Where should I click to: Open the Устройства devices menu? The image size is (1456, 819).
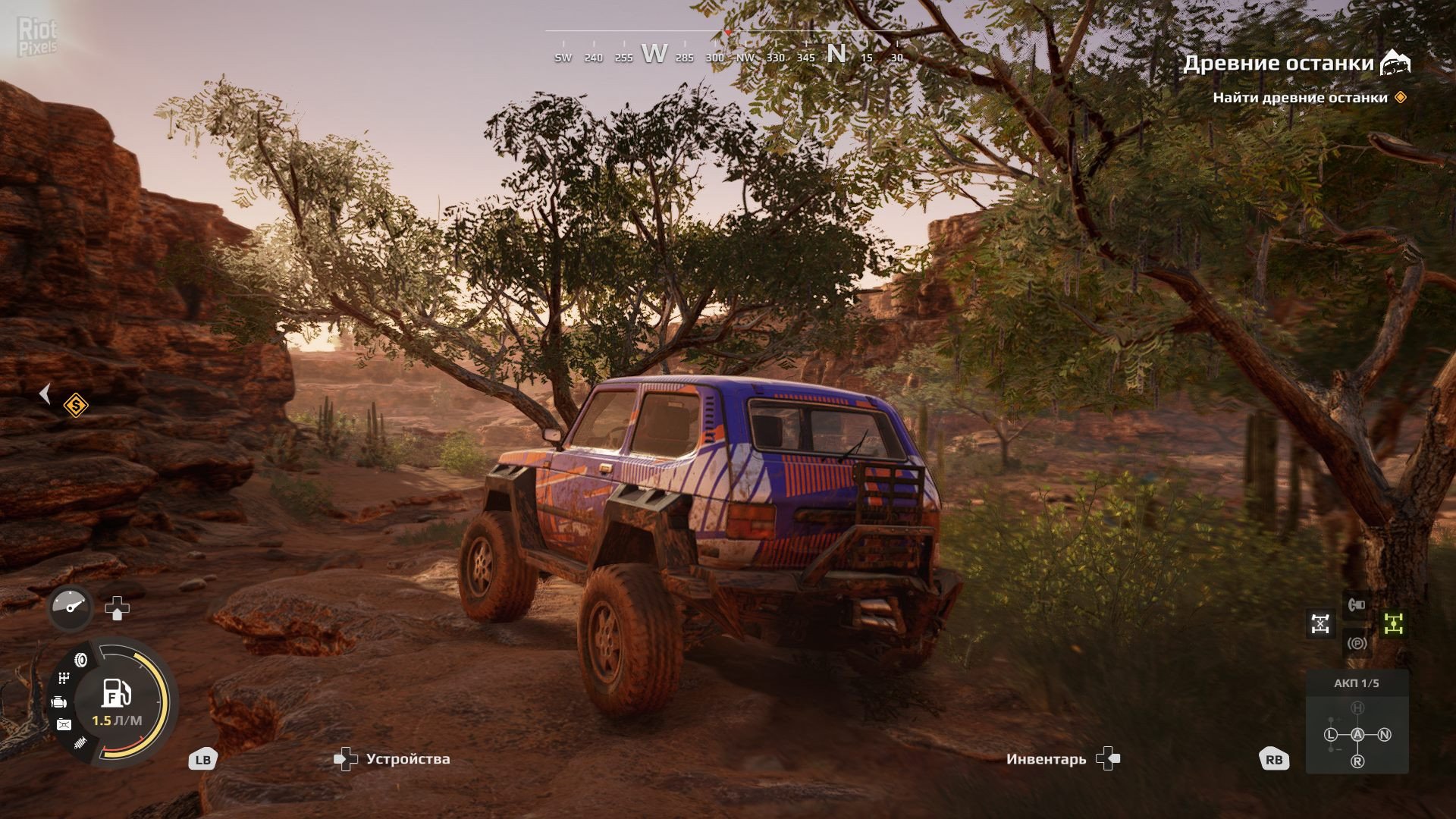407,759
